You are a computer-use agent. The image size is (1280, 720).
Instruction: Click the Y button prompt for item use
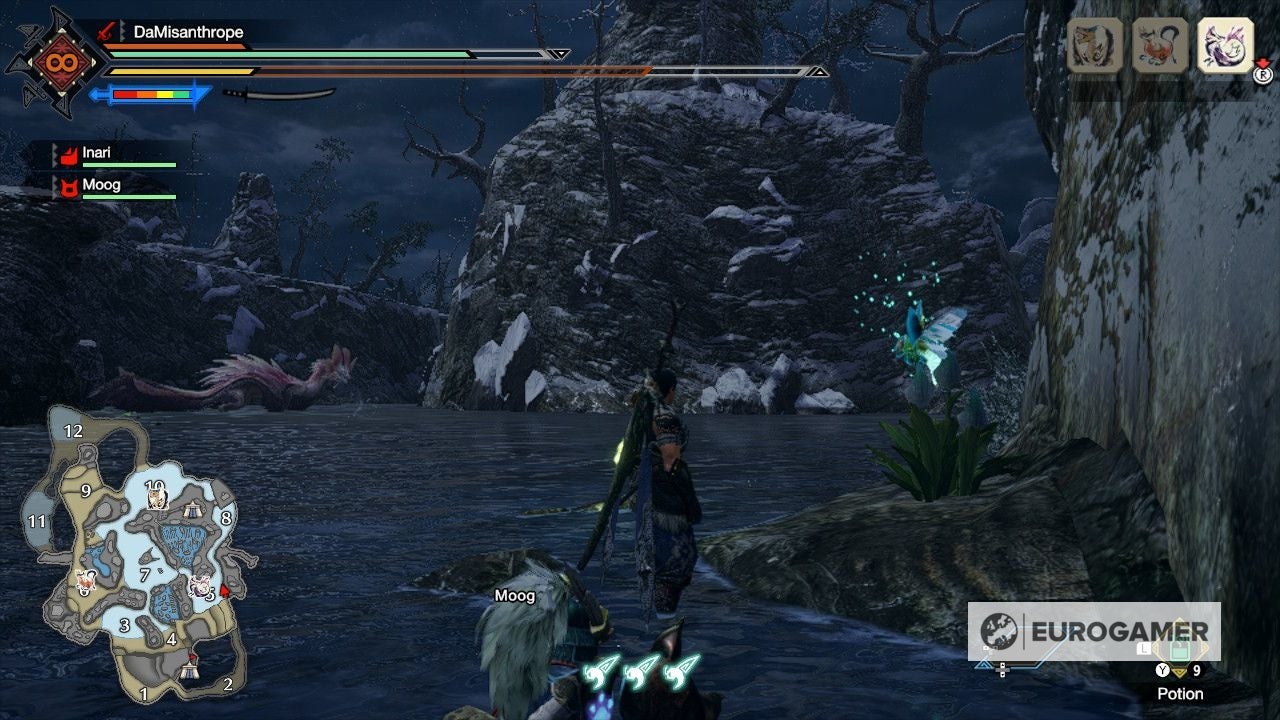point(1162,670)
